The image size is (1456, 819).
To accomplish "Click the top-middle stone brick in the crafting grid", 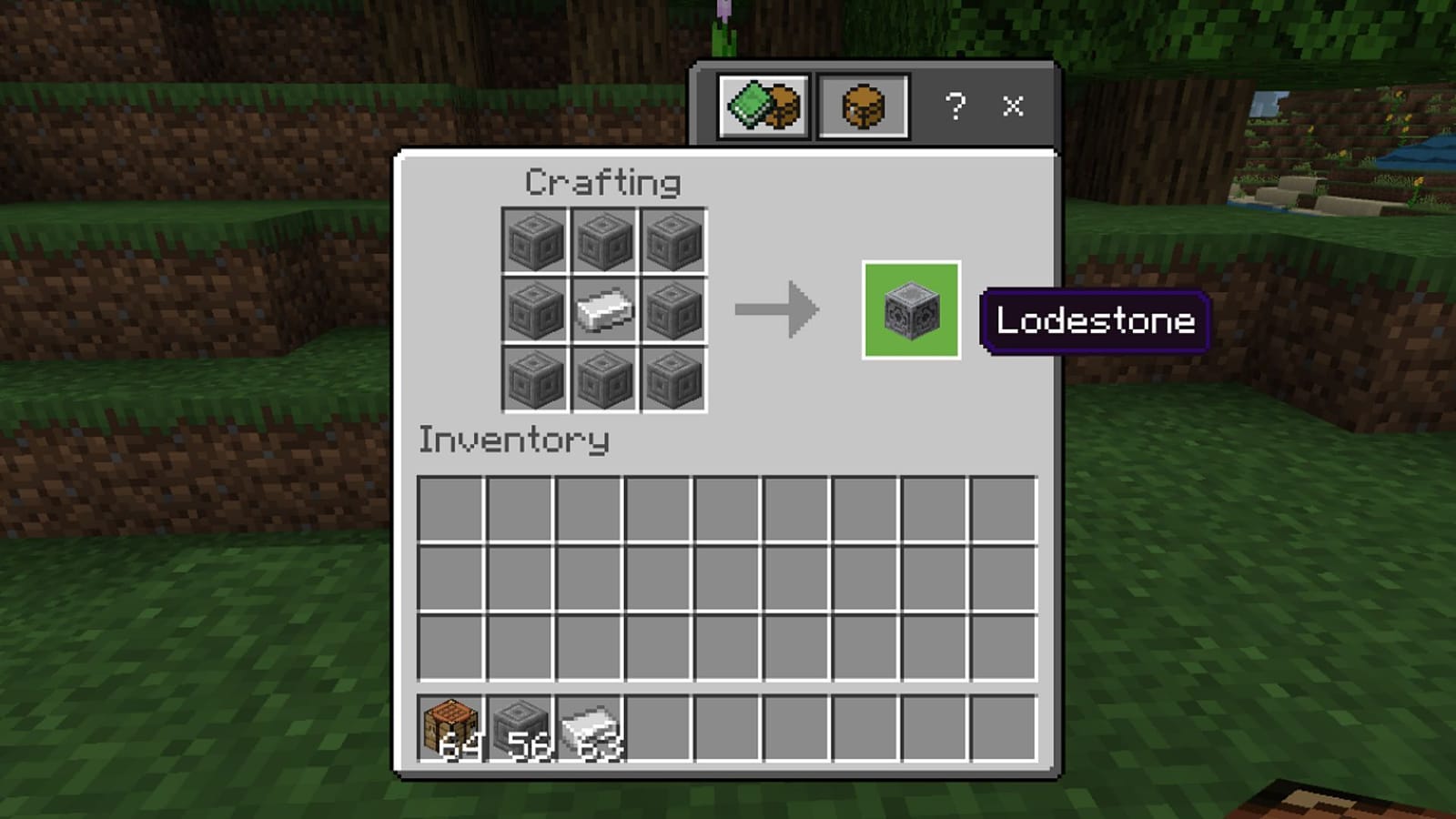I will (603, 241).
